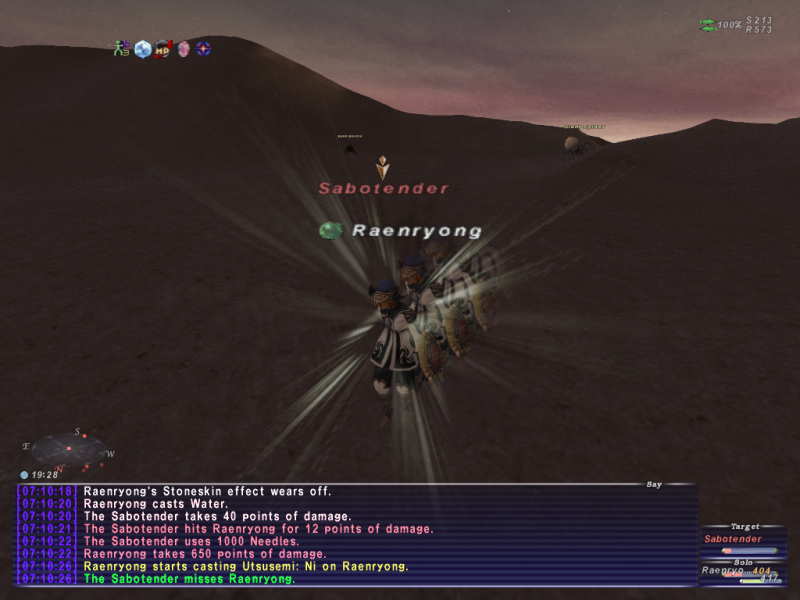This screenshot has width=800, height=600.
Task: Select the MP status effect icon
Action: click(x=163, y=48)
